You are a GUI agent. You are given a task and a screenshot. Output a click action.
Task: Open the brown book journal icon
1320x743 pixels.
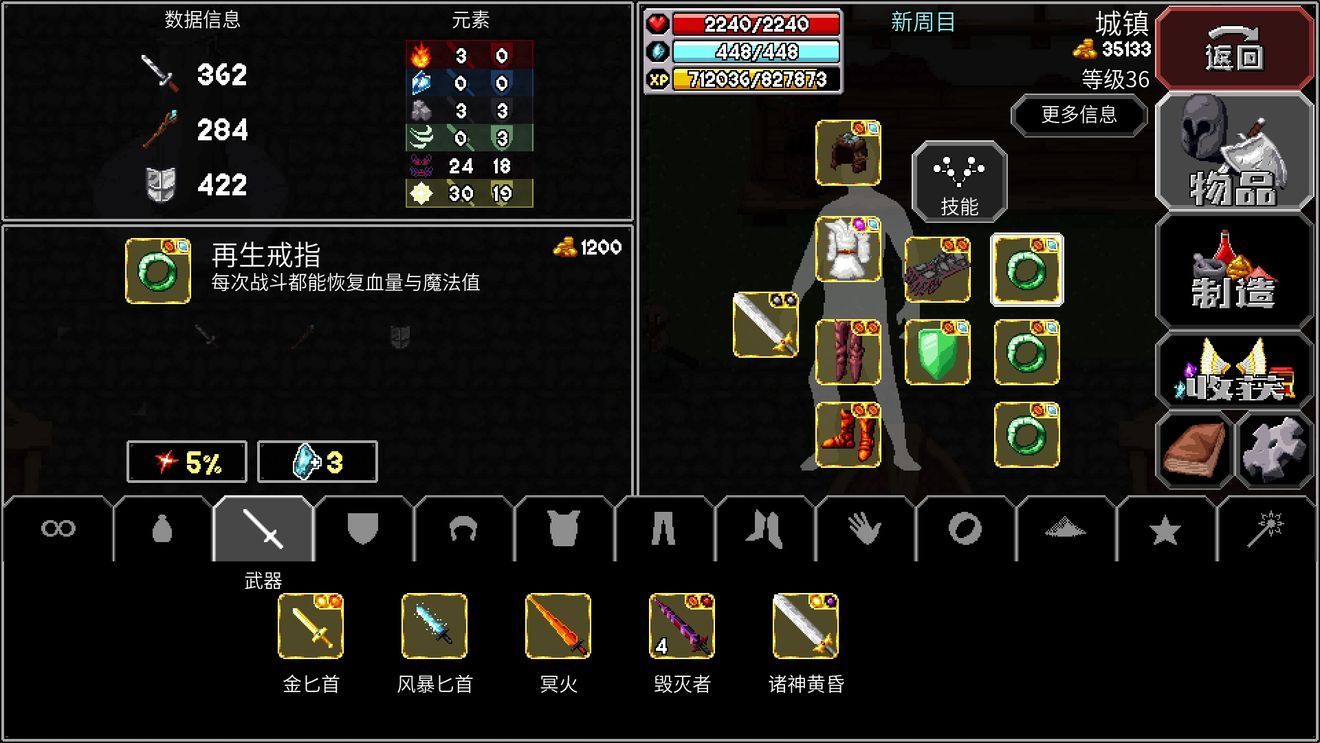pos(1193,448)
